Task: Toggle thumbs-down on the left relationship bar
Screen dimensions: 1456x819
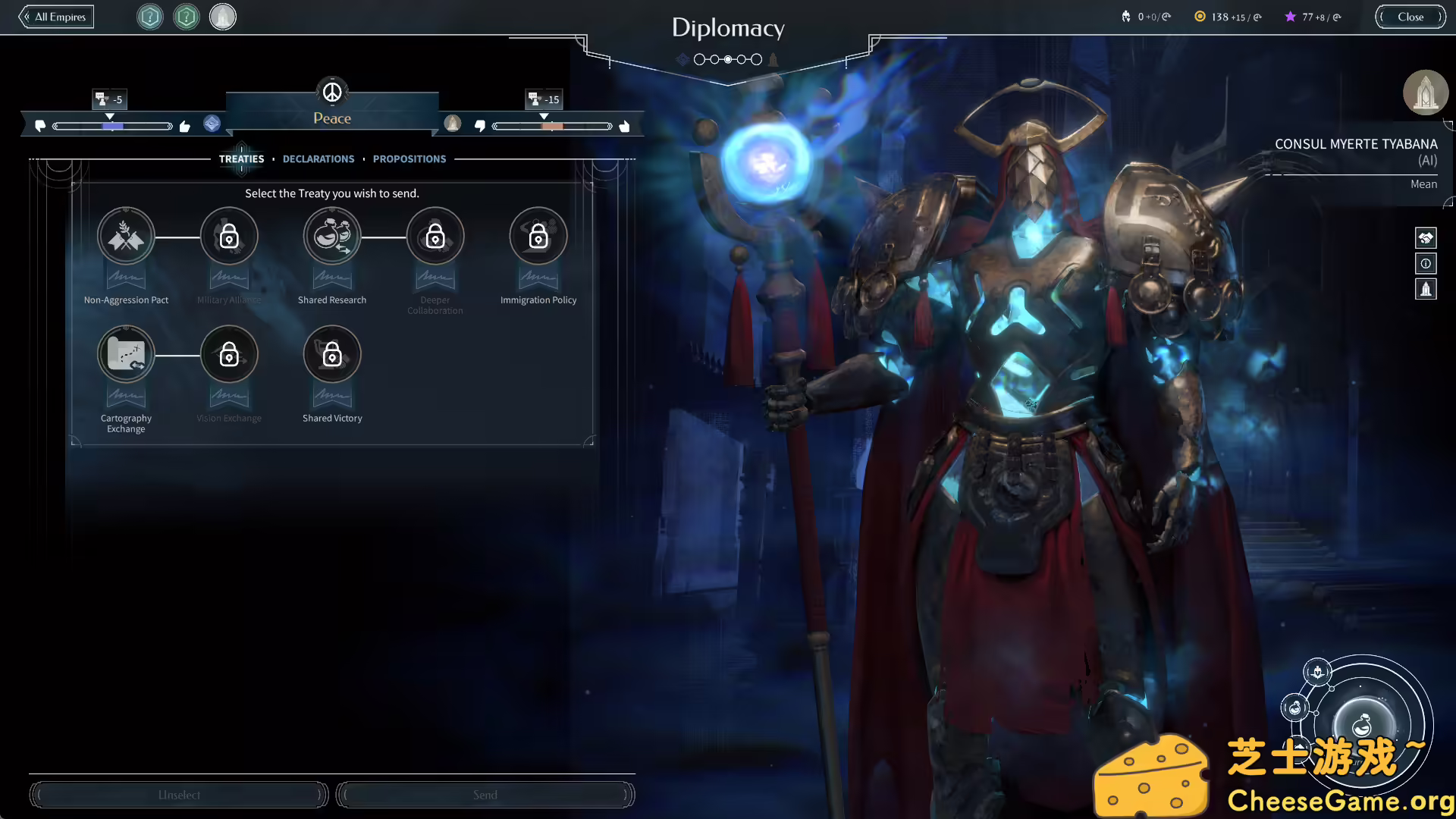Action: tap(41, 126)
